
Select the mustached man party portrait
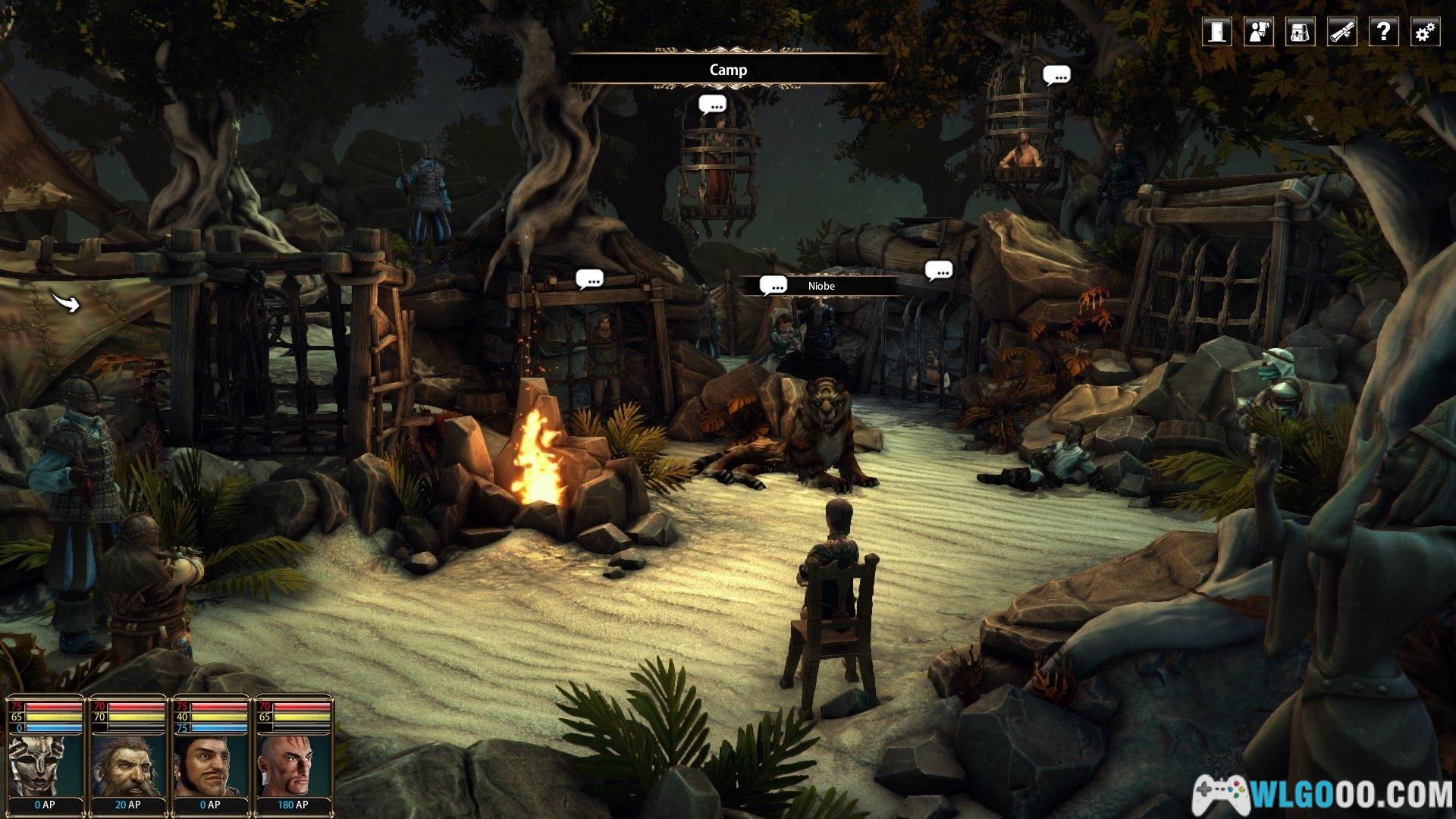click(x=211, y=763)
